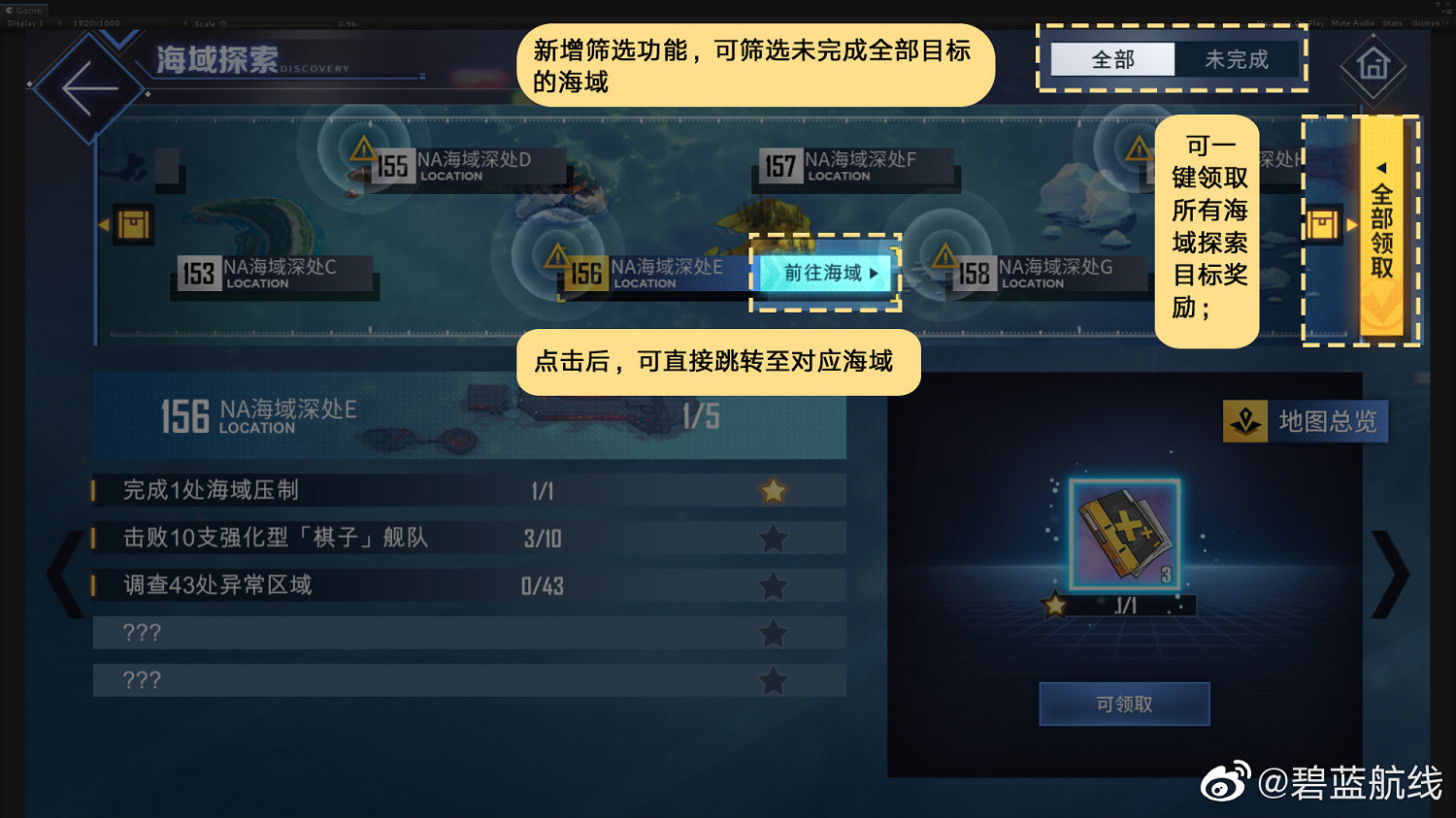Viewport: 1456px width, 818px height.
Task: Click the gold star beside 完成1处海域压制
Action: (773, 491)
